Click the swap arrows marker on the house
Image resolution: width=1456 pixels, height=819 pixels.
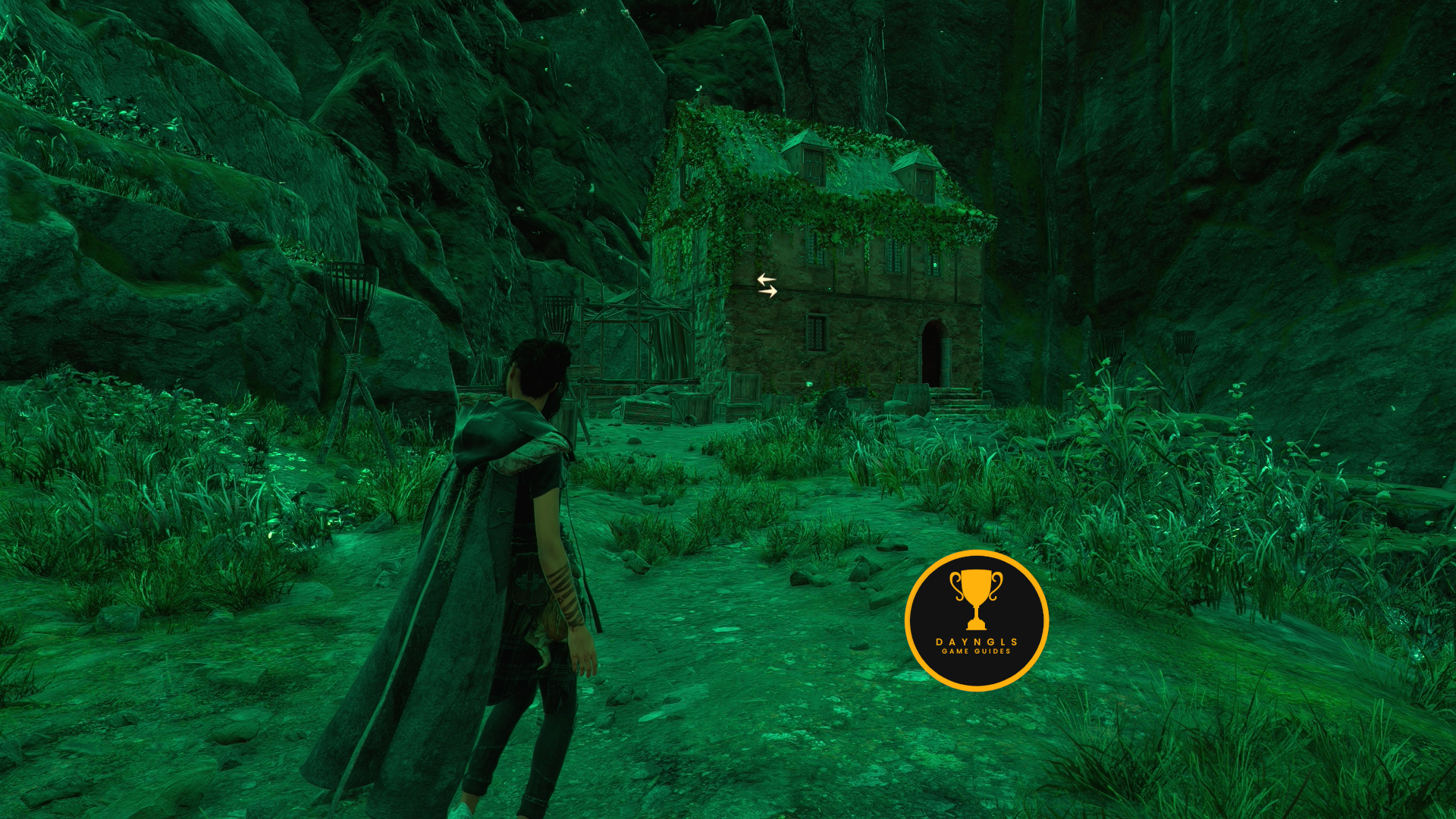click(767, 285)
